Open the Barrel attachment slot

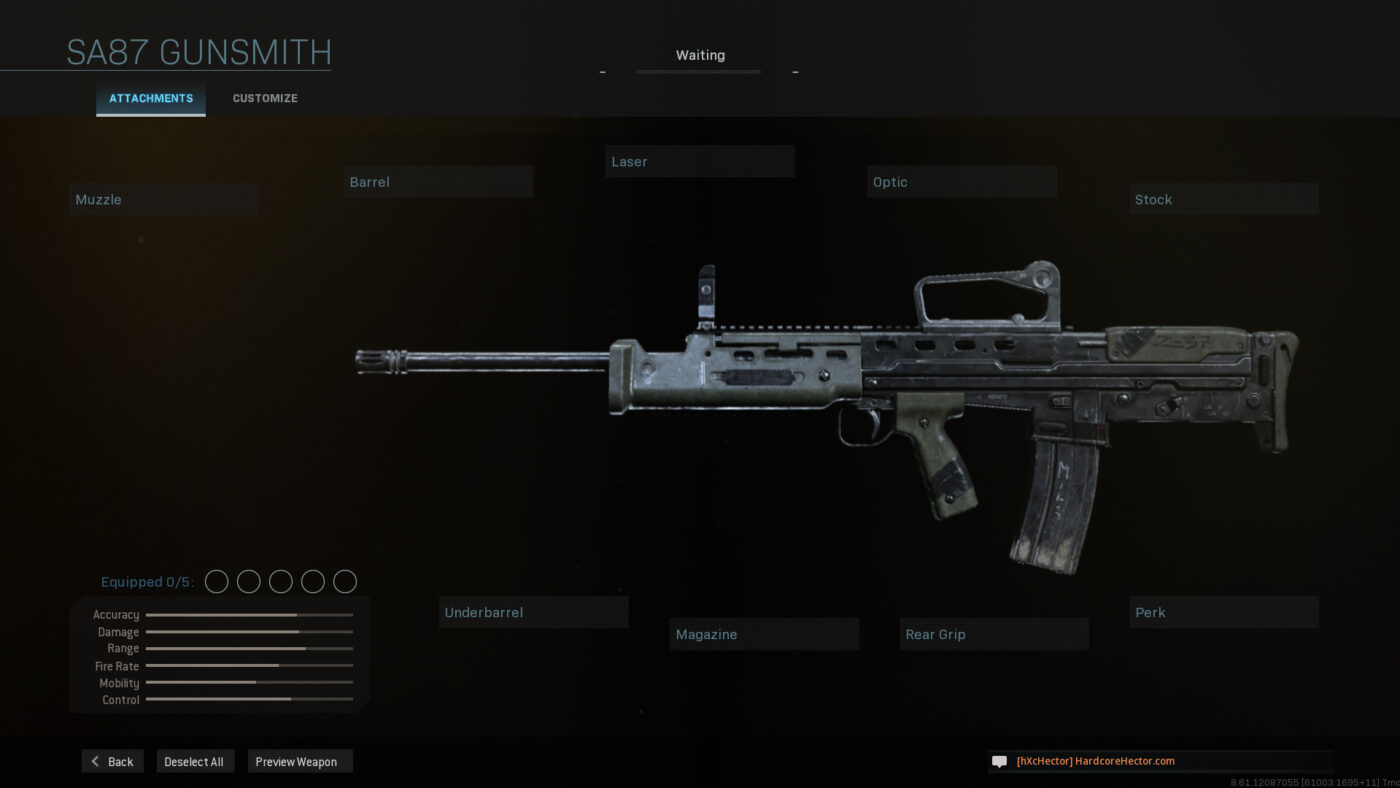pyautogui.click(x=438, y=181)
